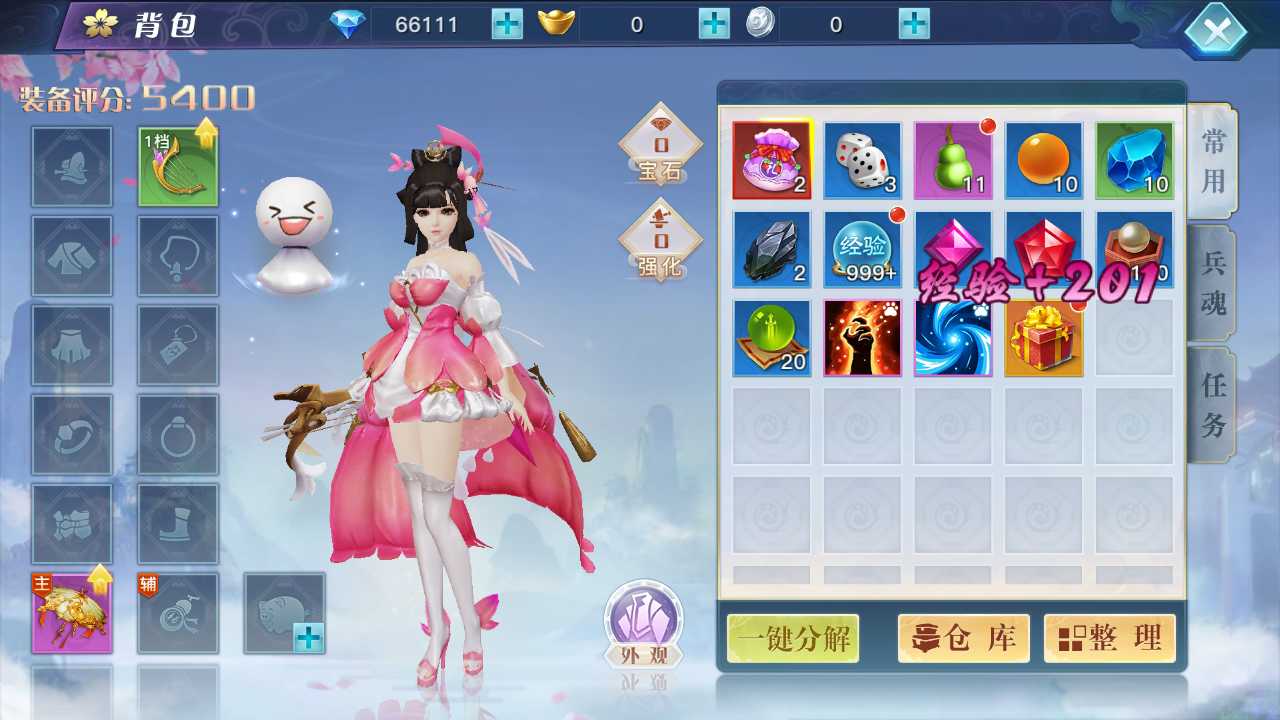Click the blue vortex item
The image size is (1280, 720).
pos(952,338)
